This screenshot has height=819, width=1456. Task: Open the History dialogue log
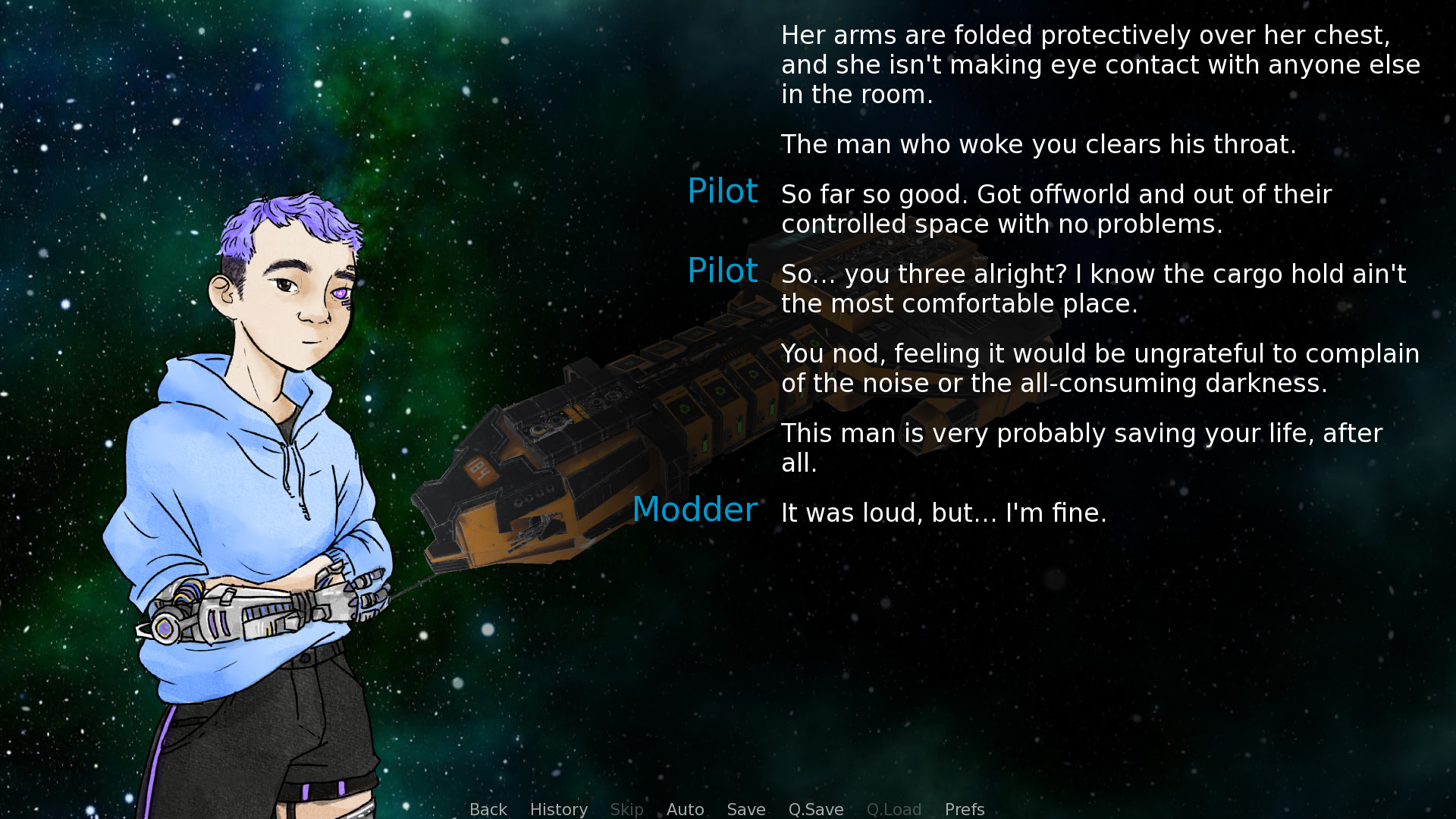point(558,809)
